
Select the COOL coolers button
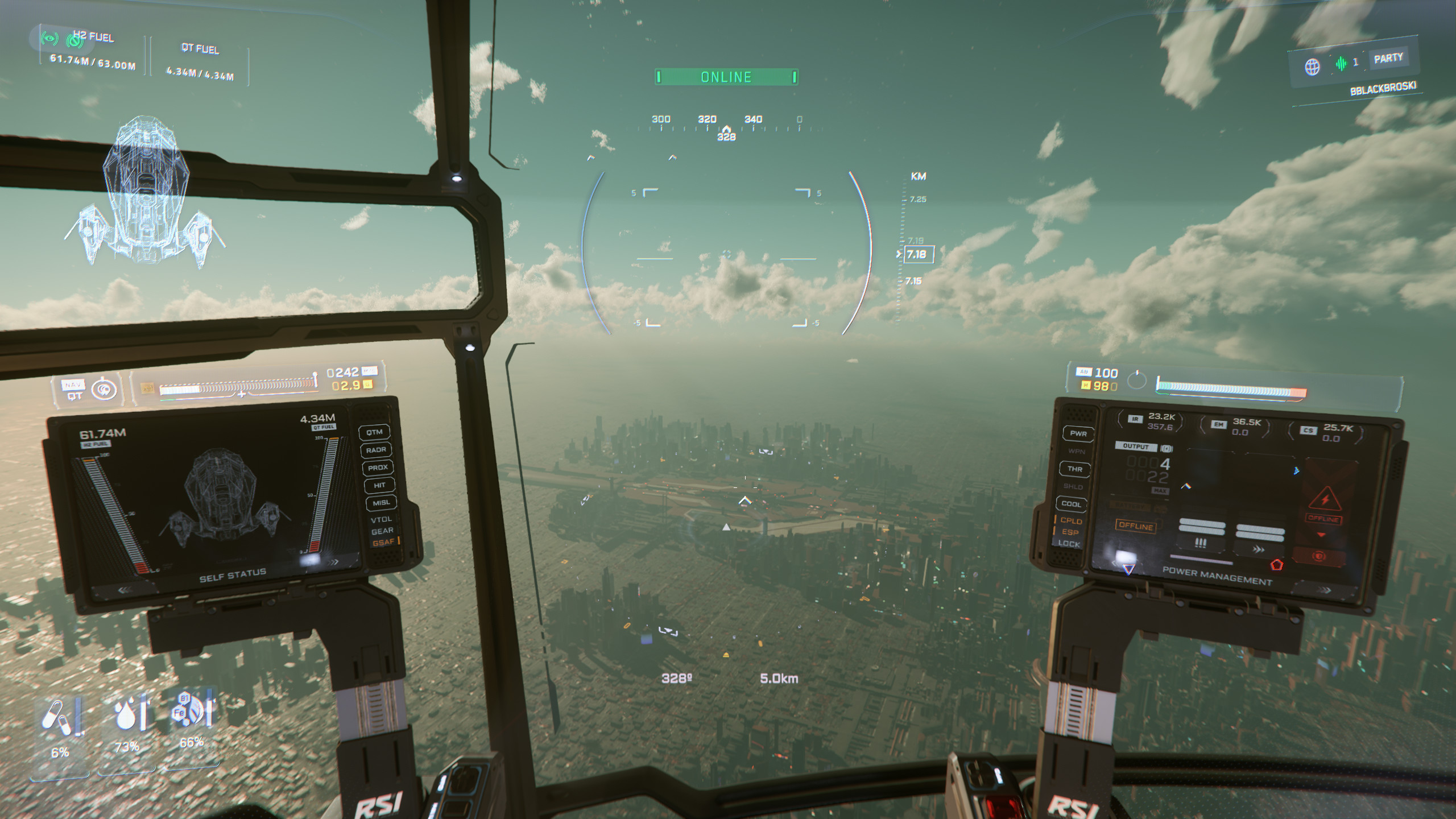pyautogui.click(x=1071, y=504)
